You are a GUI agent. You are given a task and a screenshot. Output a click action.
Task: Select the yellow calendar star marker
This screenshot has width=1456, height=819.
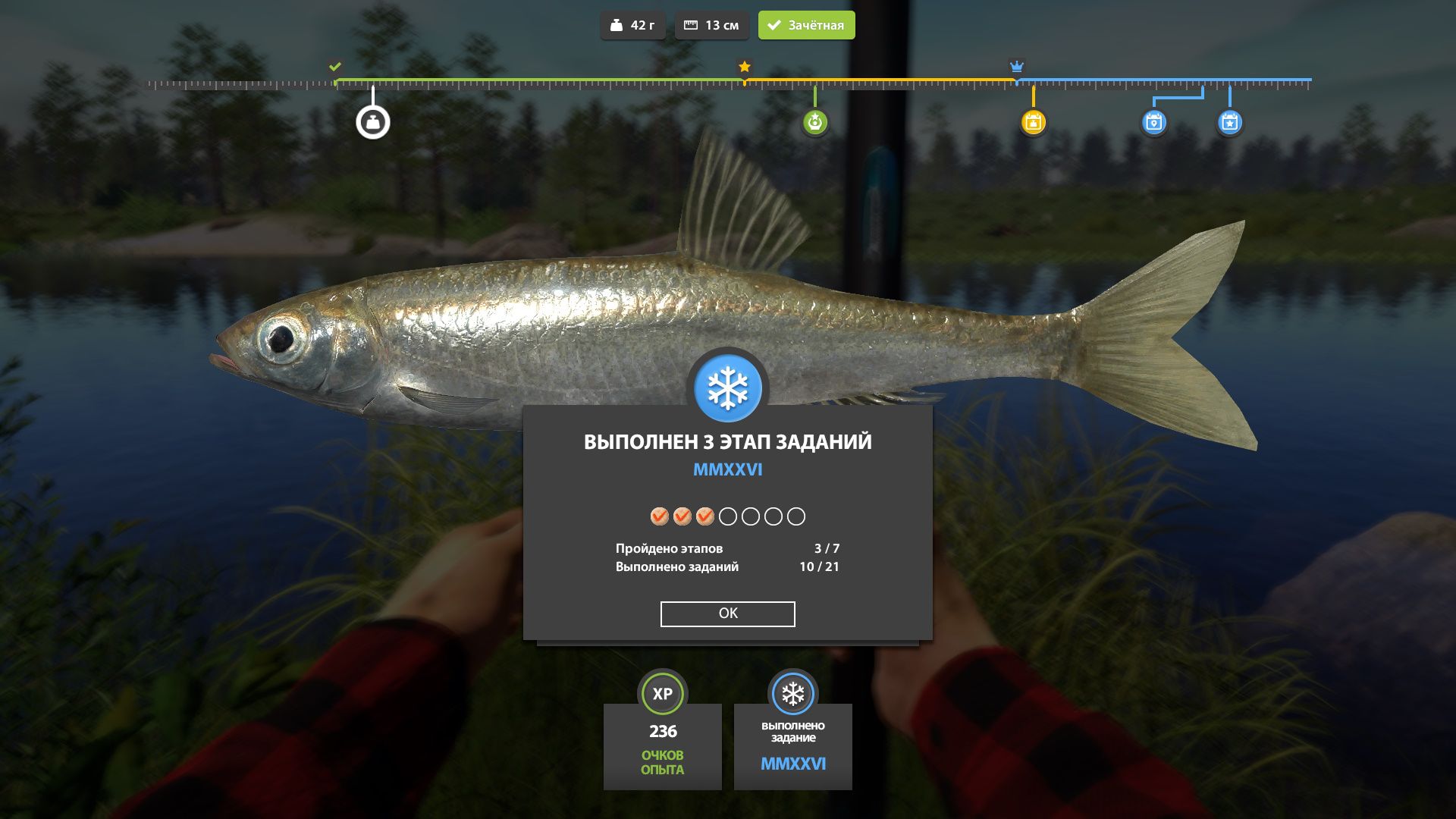[1033, 122]
